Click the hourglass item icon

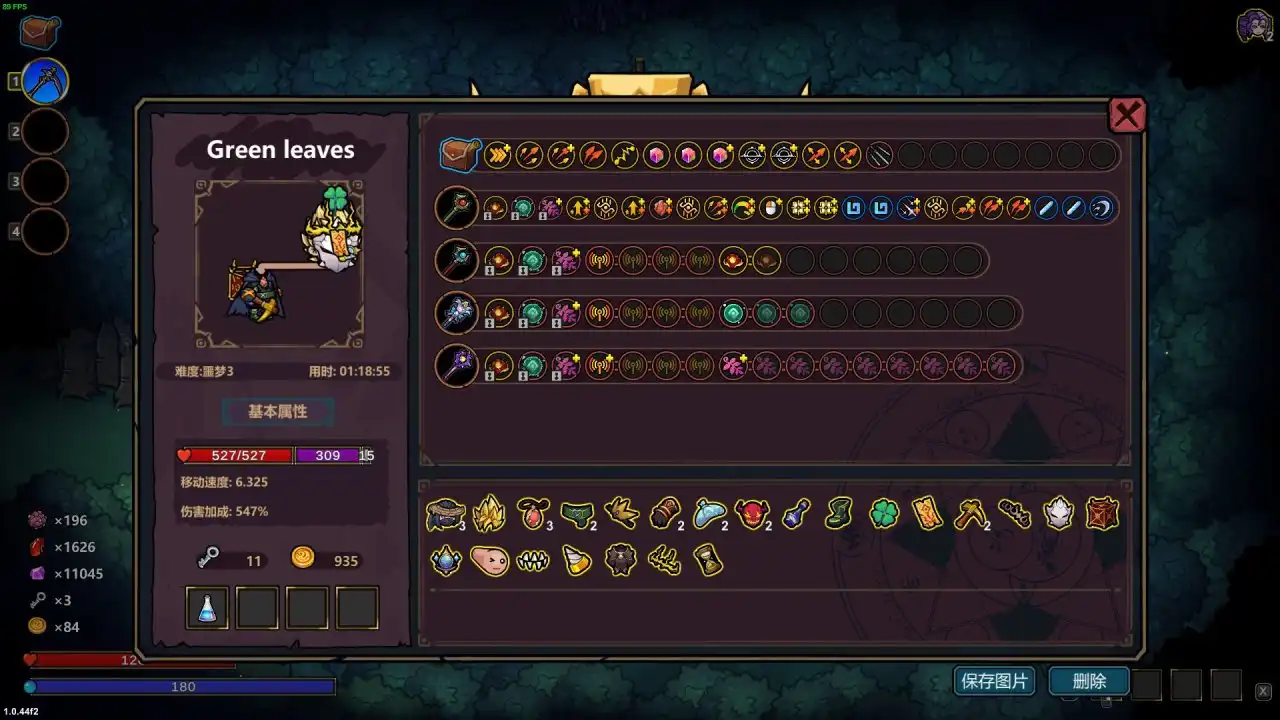tap(707, 561)
